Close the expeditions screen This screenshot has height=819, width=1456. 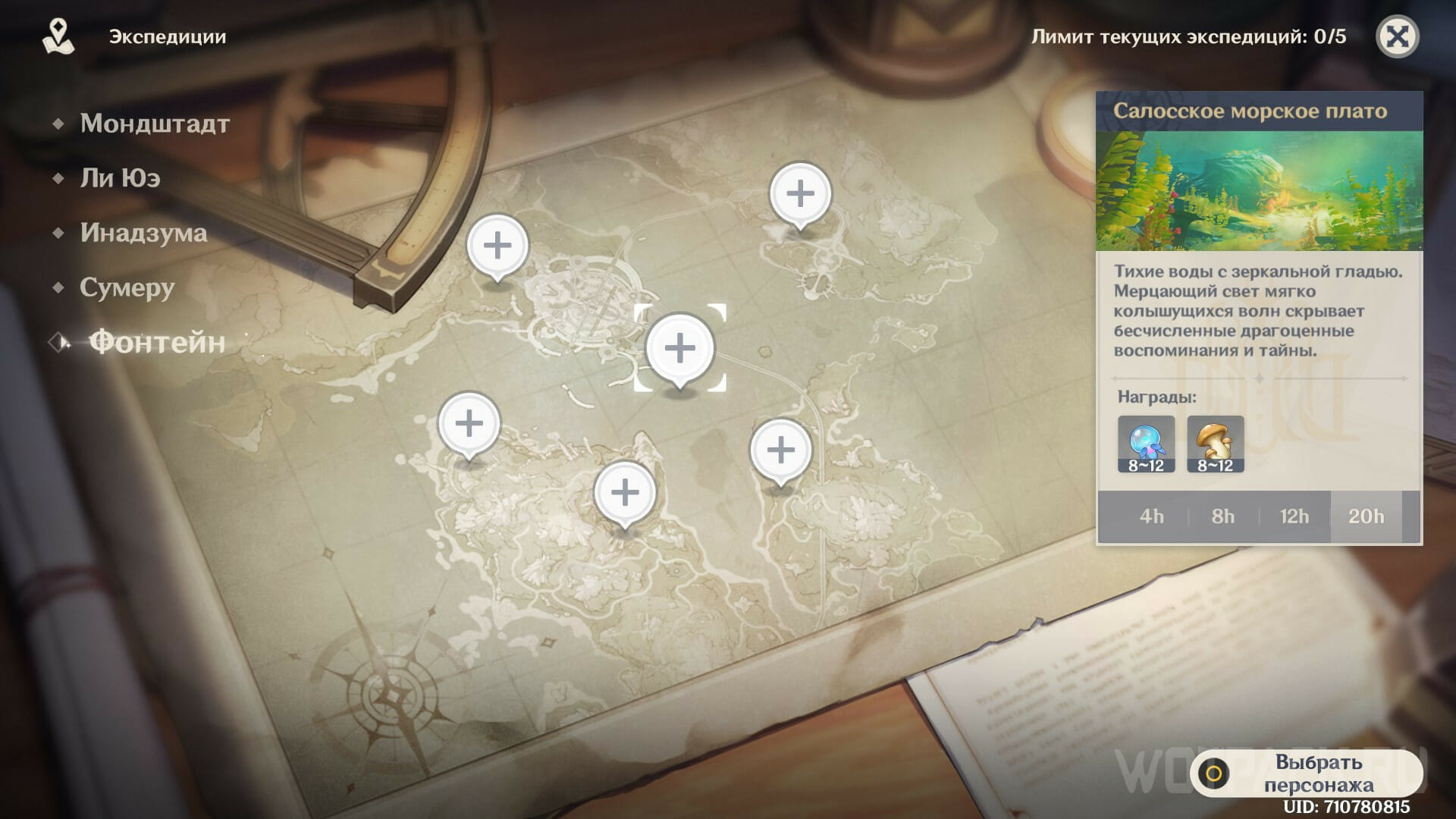tap(1397, 36)
